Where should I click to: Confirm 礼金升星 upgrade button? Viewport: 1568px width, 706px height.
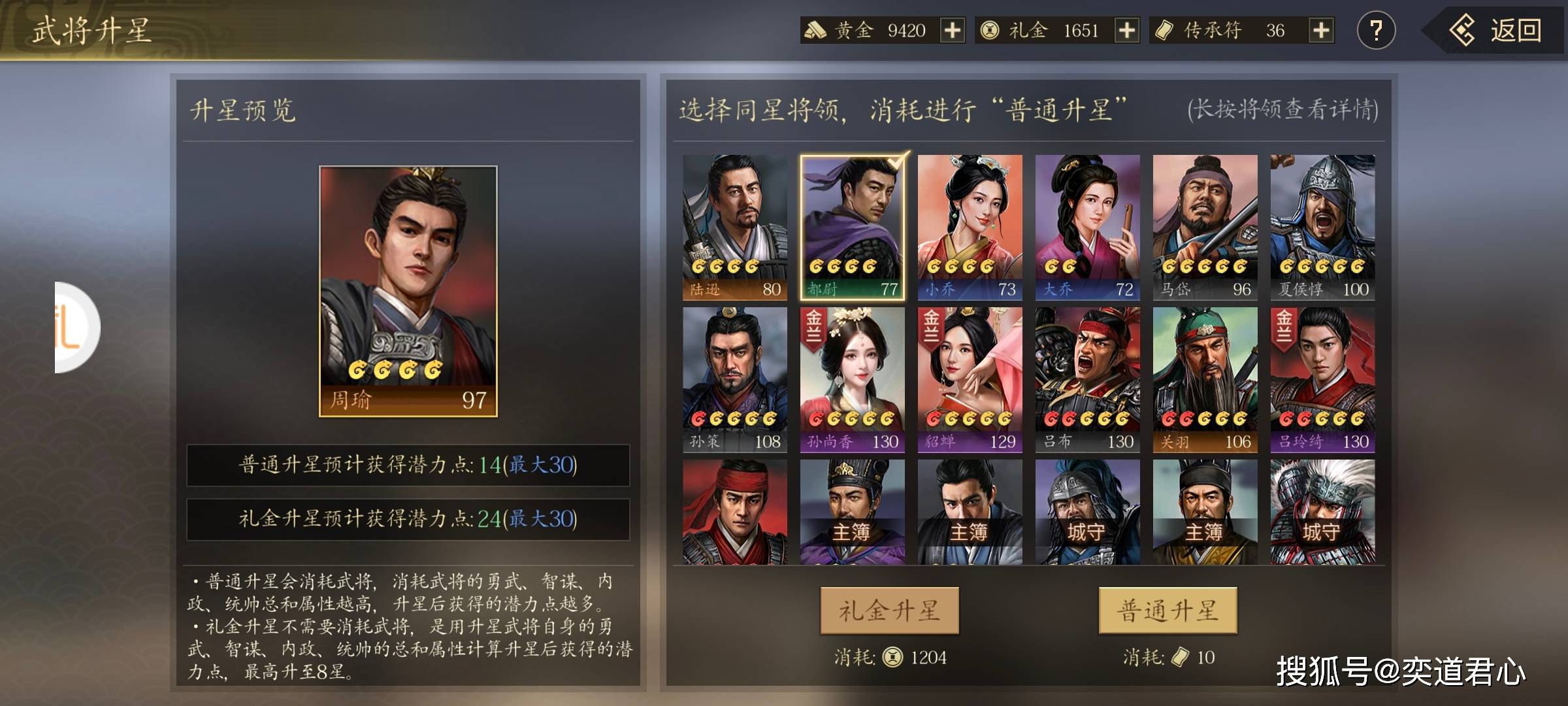point(889,611)
